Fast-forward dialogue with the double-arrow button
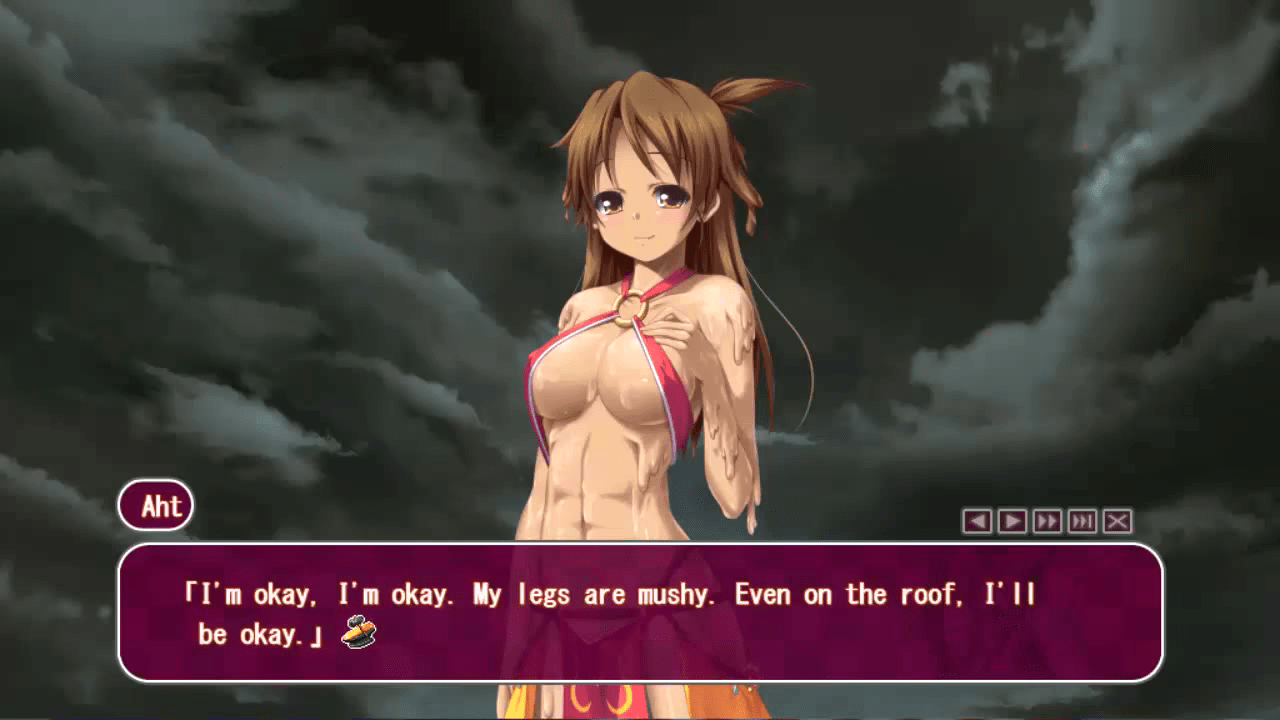Screen dimensions: 1280x720 [x=1047, y=521]
